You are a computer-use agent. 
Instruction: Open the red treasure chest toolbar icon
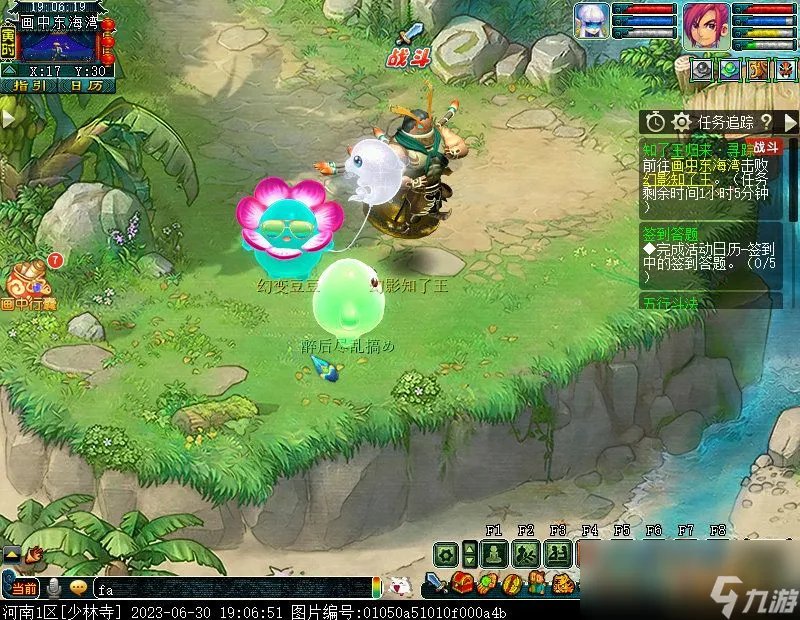click(462, 583)
